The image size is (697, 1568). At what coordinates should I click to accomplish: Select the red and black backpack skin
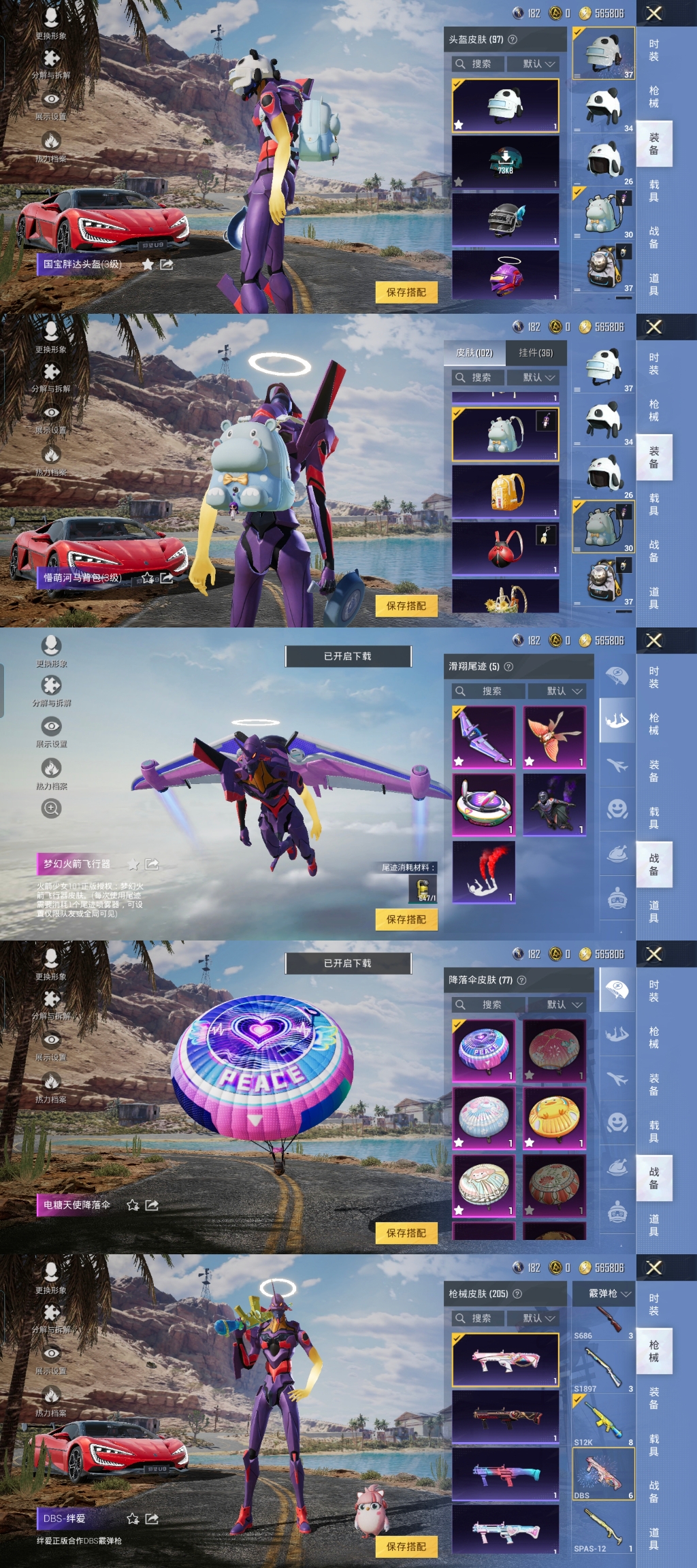505,548
